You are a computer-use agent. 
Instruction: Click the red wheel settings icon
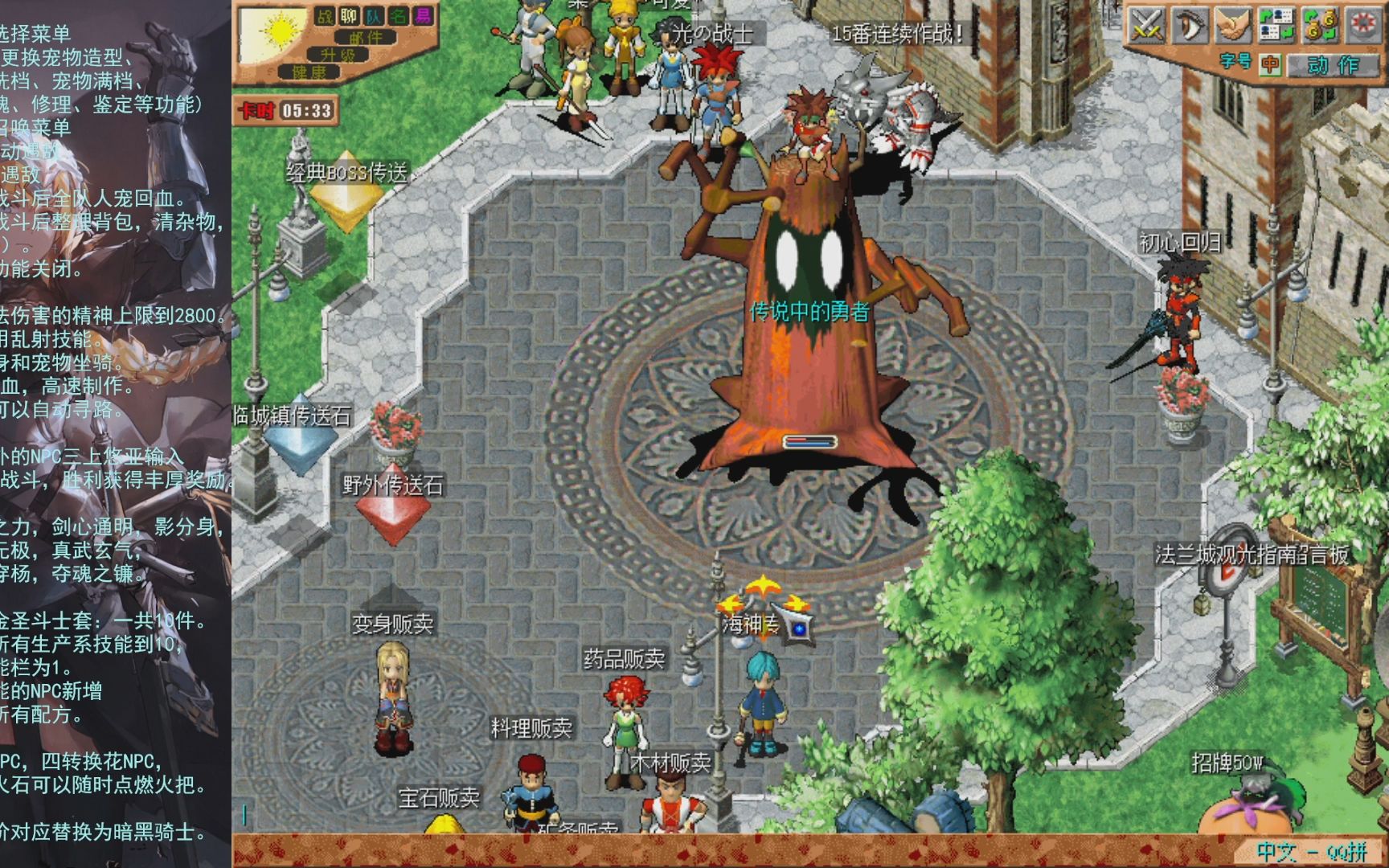[1364, 25]
